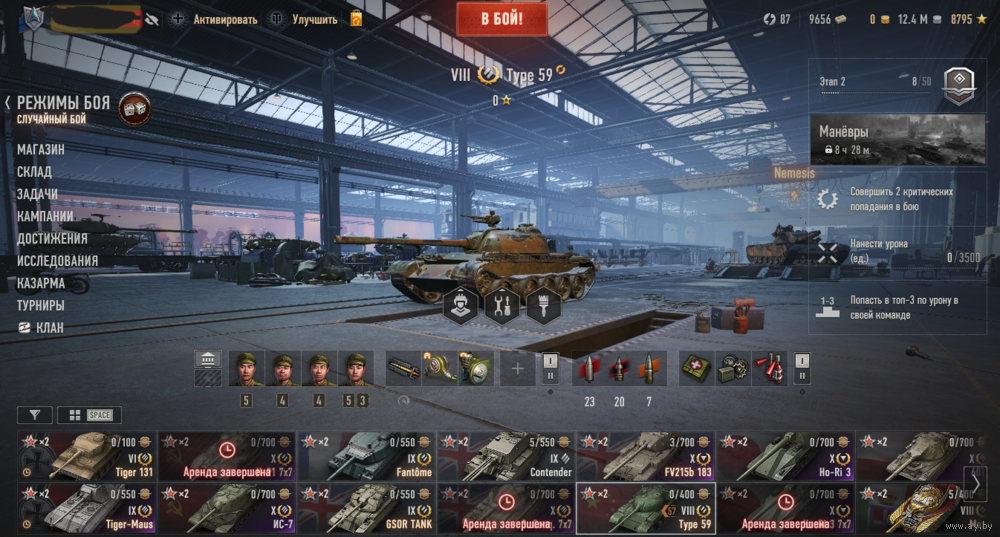Open the МАГАЗИН store menu
This screenshot has width=1000, height=537.
point(41,149)
